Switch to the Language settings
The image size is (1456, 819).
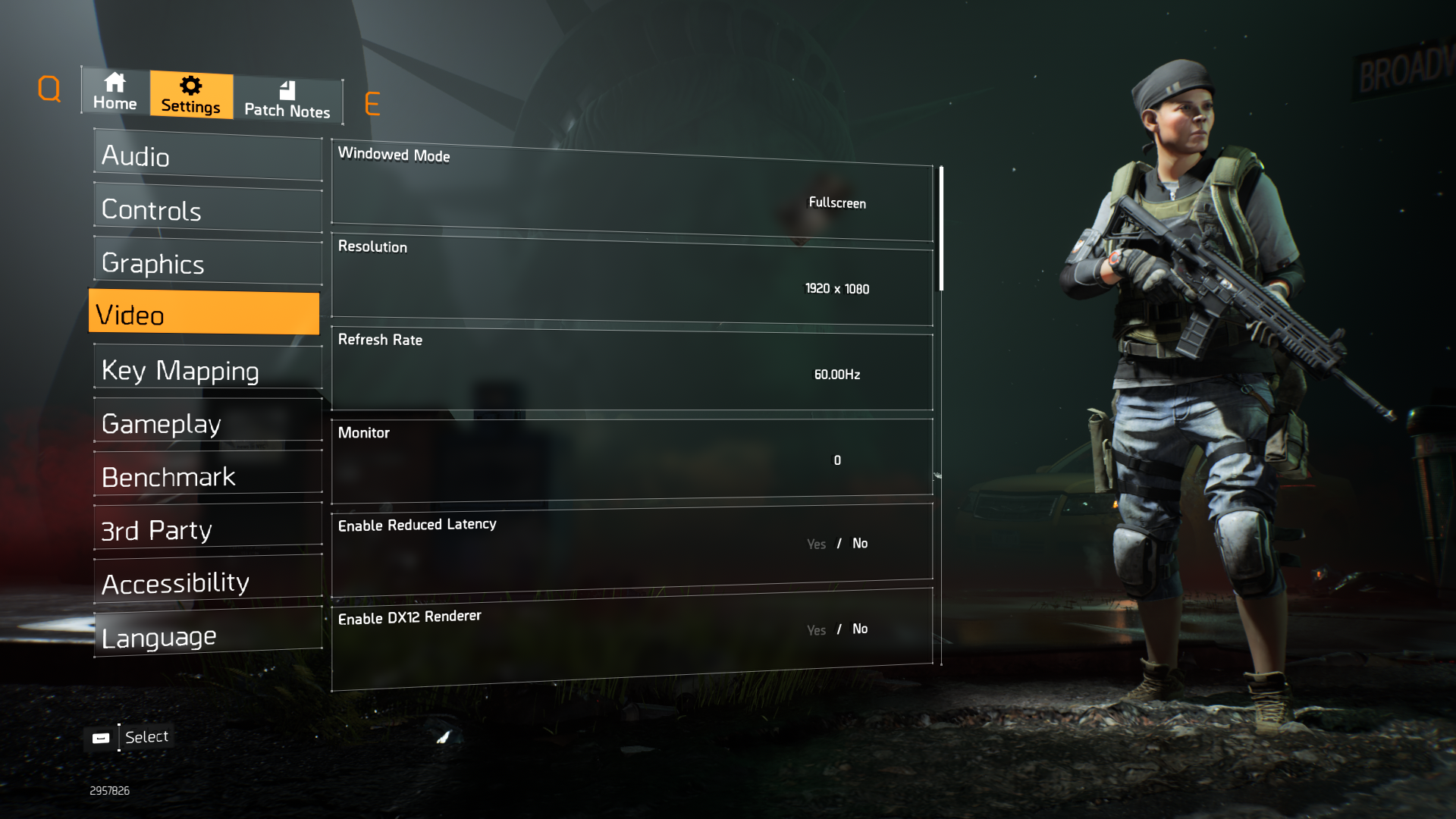[x=208, y=637]
